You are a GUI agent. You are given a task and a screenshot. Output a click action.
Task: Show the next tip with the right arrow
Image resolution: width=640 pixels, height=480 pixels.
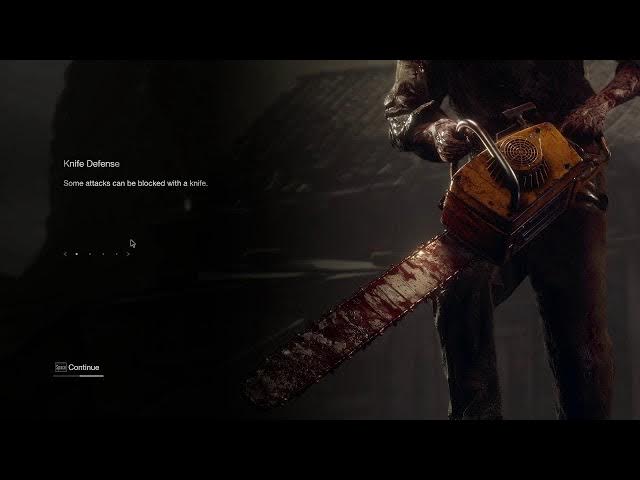[129, 254]
